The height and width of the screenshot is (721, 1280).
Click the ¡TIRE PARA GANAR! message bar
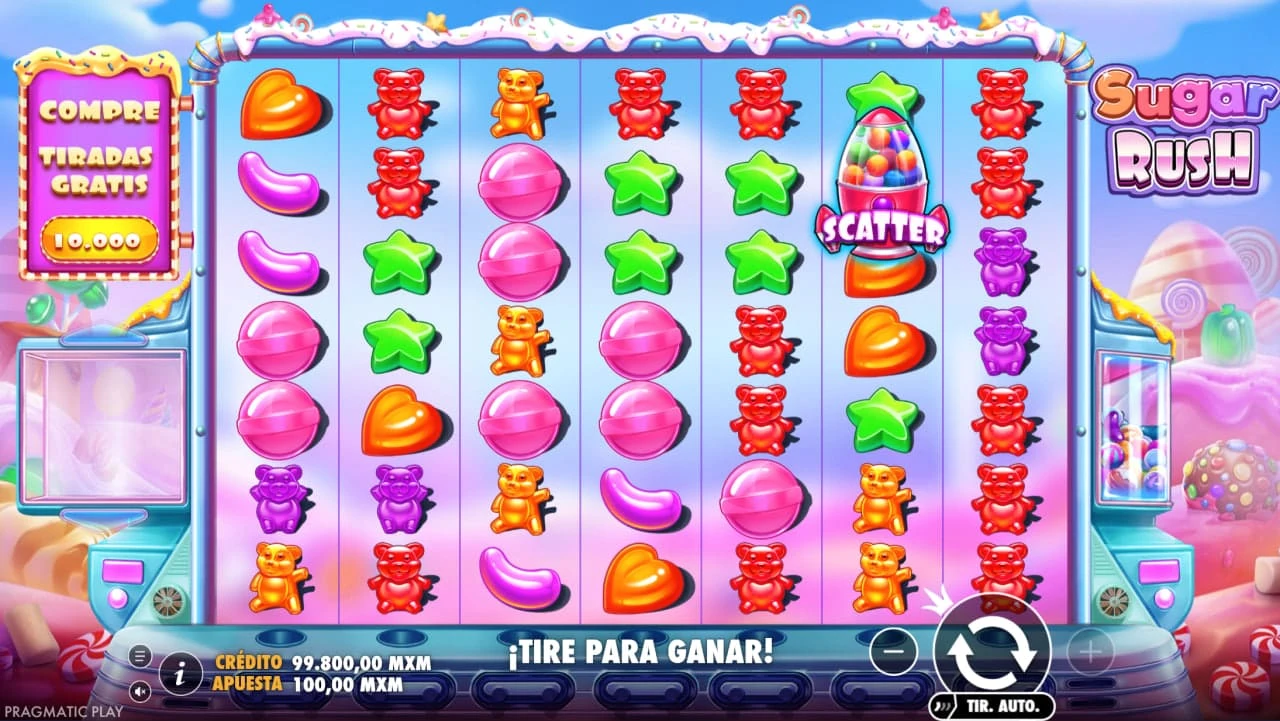[640, 652]
